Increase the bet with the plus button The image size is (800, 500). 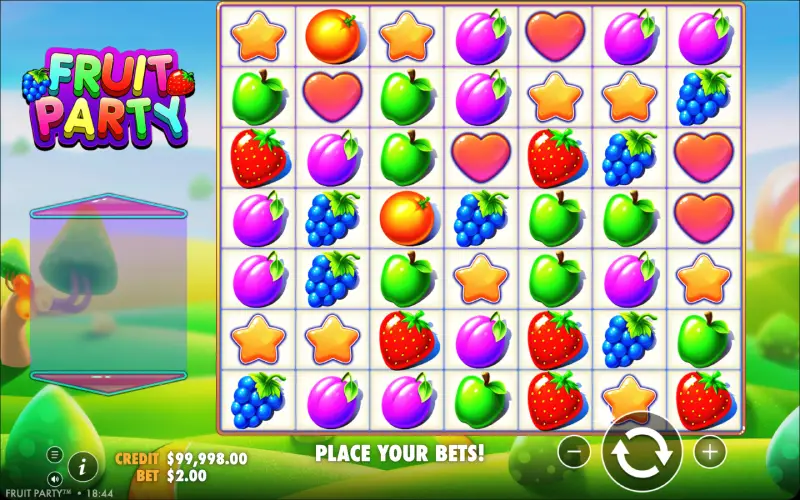pos(709,452)
